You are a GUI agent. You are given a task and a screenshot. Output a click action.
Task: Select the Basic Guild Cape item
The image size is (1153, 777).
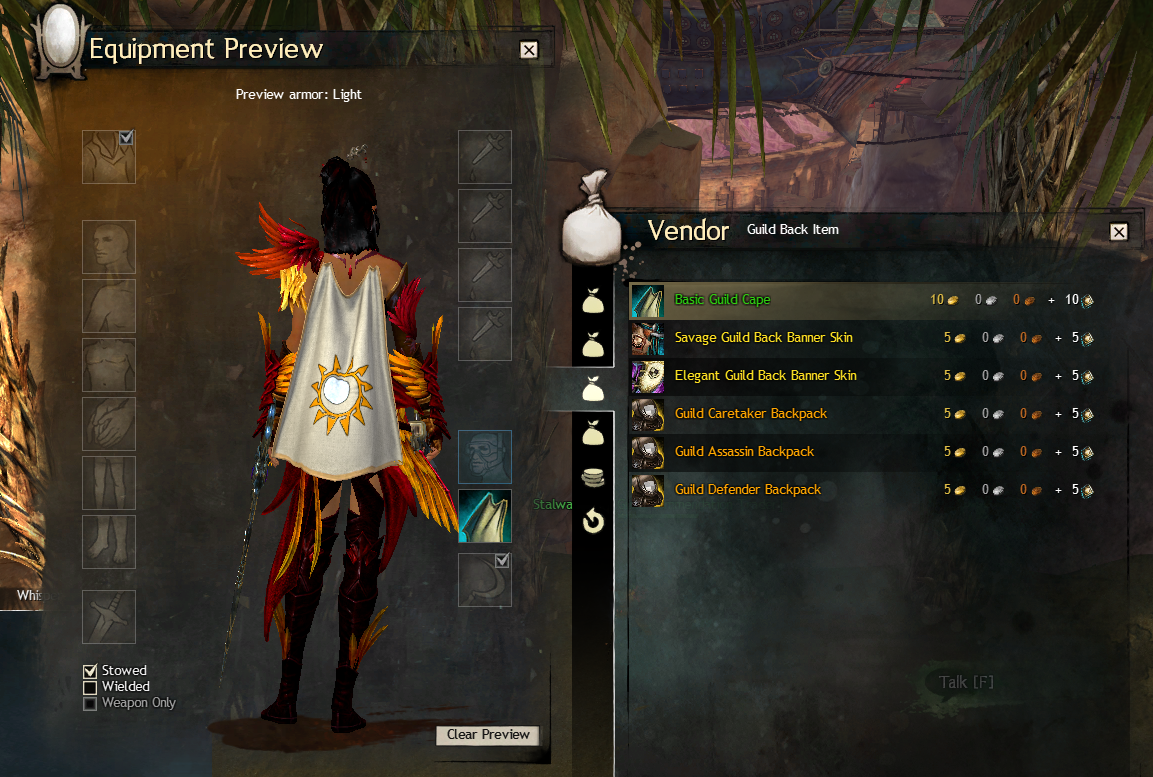[722, 300]
